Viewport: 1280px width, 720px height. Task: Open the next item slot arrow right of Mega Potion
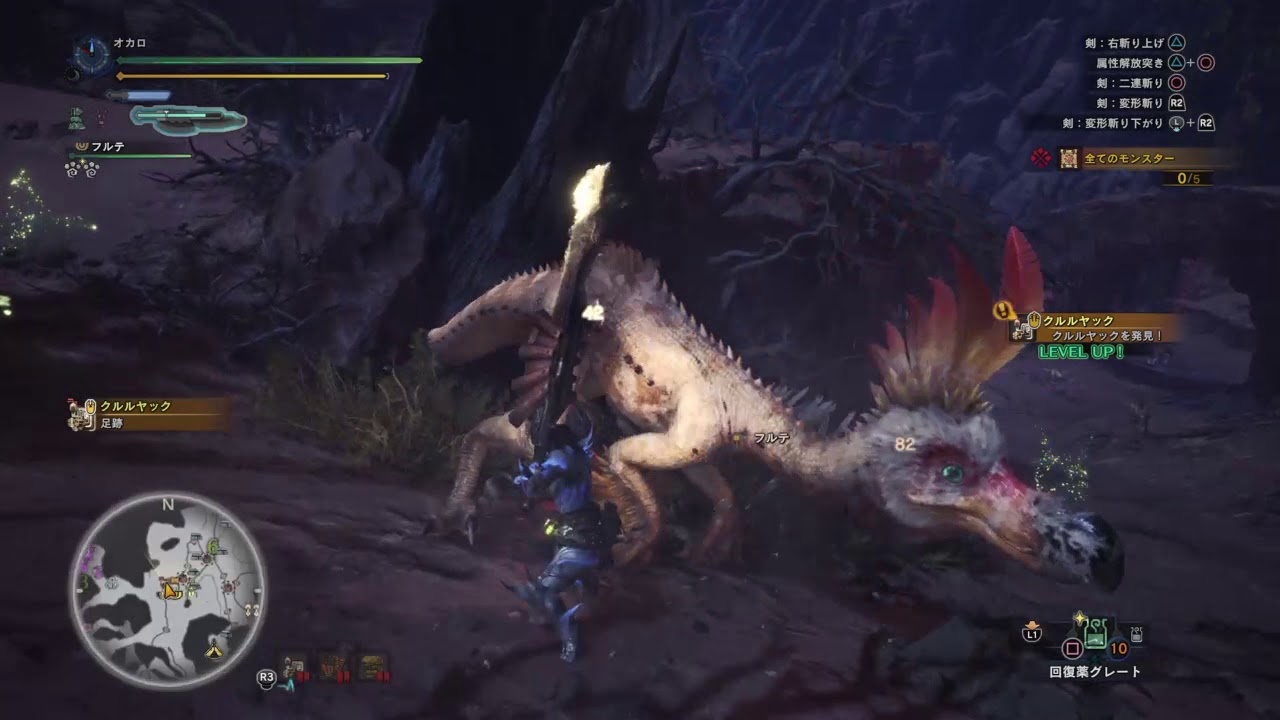click(x=1137, y=634)
